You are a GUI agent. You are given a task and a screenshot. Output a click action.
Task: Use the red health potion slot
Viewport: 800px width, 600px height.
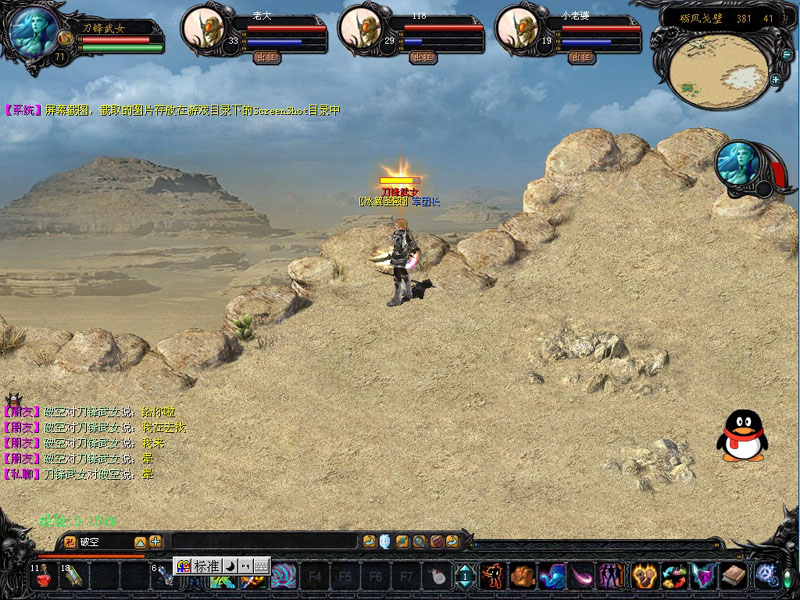click(45, 576)
